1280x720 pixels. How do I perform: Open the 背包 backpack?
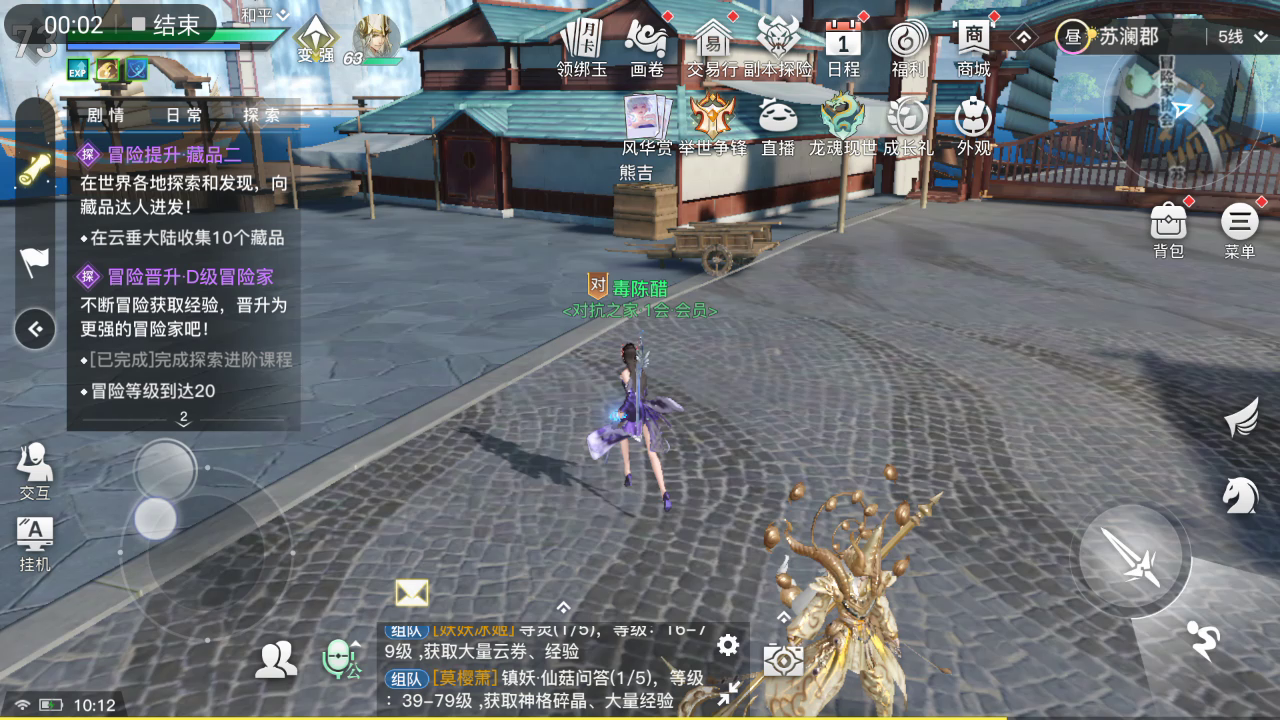click(1168, 222)
